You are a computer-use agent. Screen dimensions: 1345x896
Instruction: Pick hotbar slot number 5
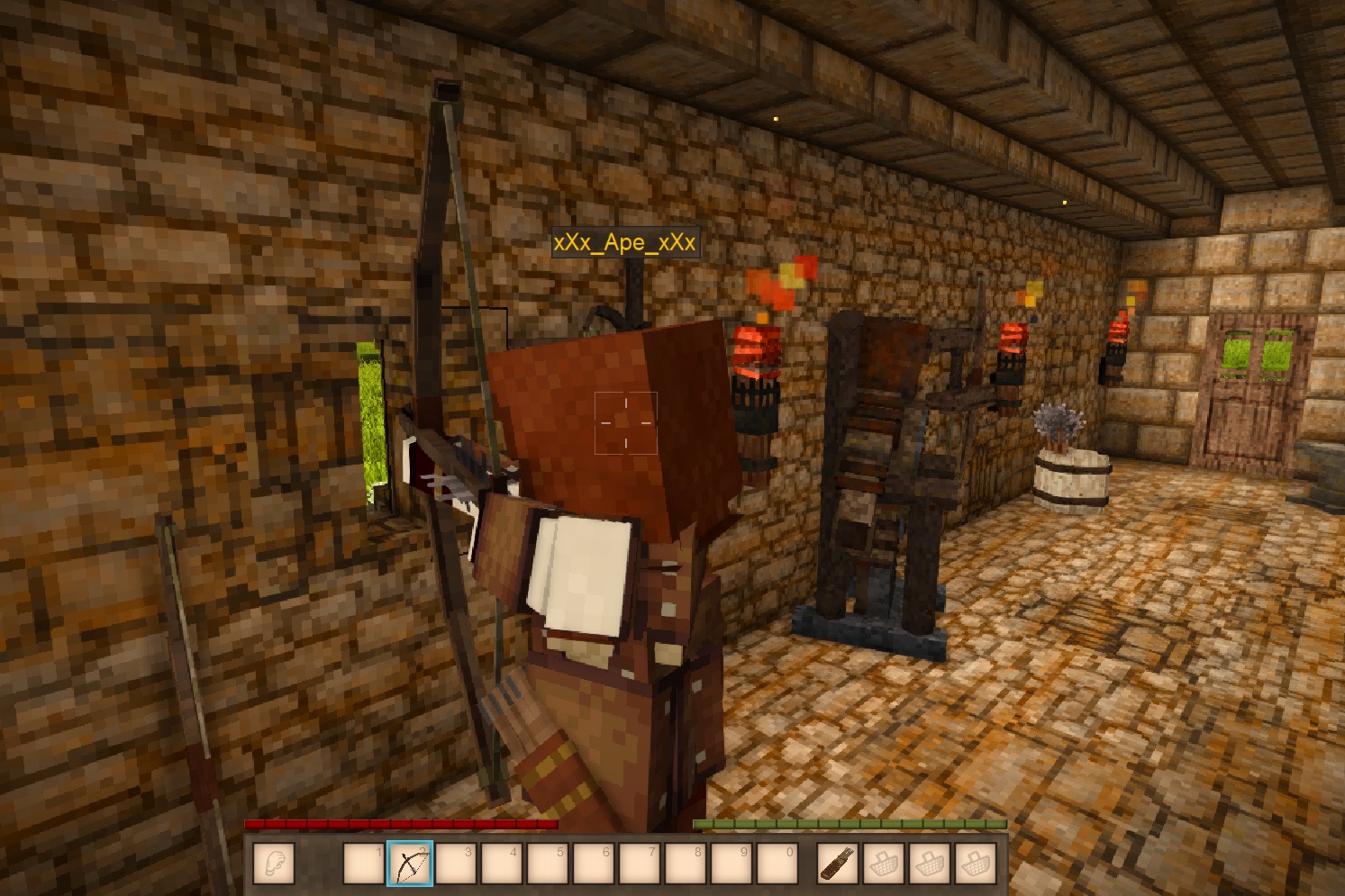pos(548,864)
